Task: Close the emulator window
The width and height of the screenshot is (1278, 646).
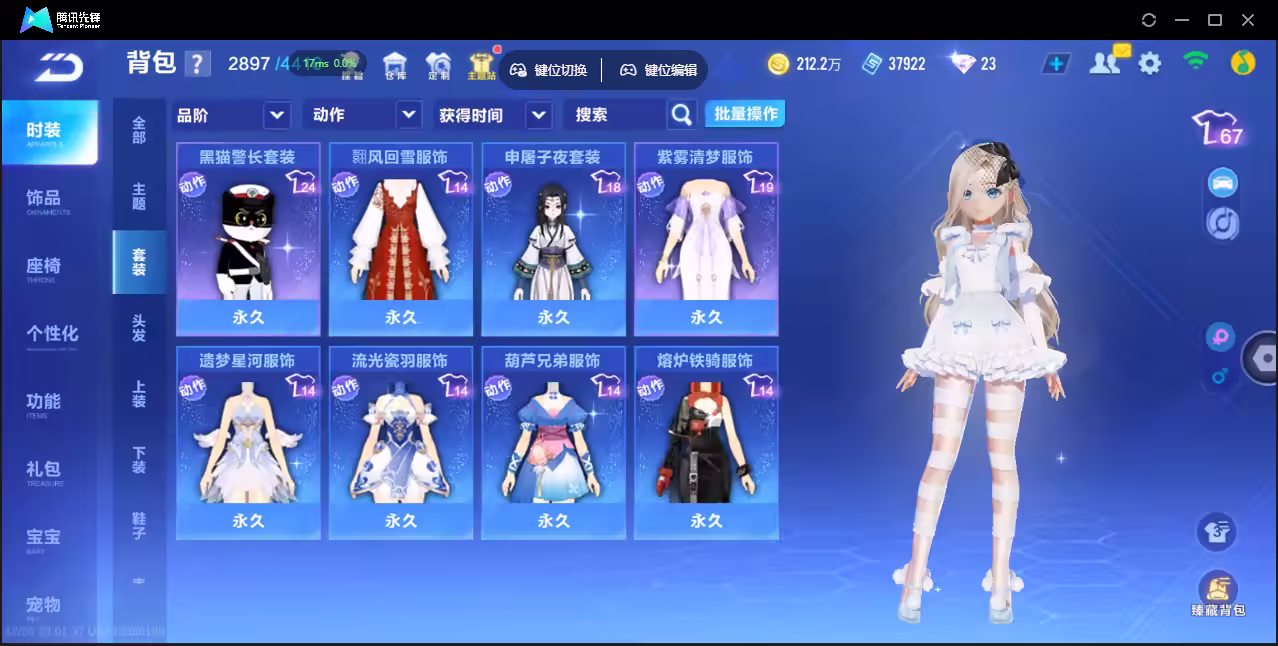Action: (x=1248, y=20)
